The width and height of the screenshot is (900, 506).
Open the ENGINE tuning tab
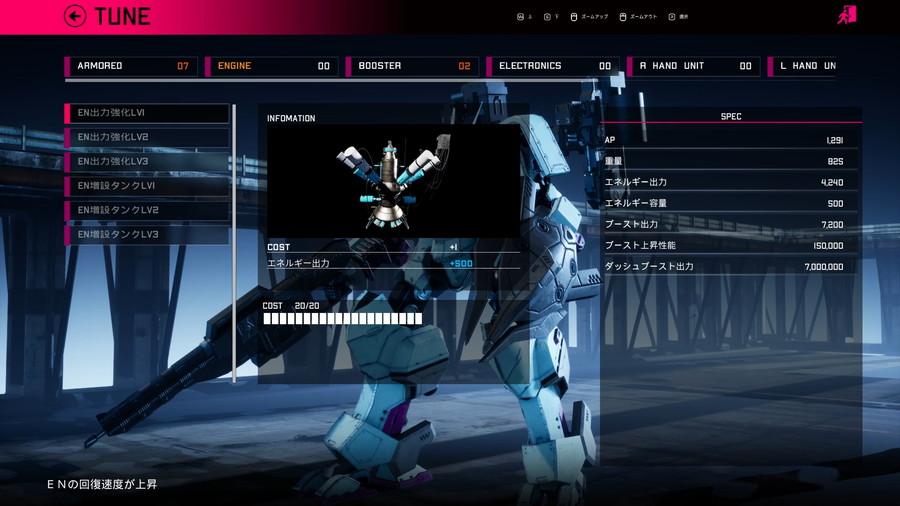pos(272,66)
